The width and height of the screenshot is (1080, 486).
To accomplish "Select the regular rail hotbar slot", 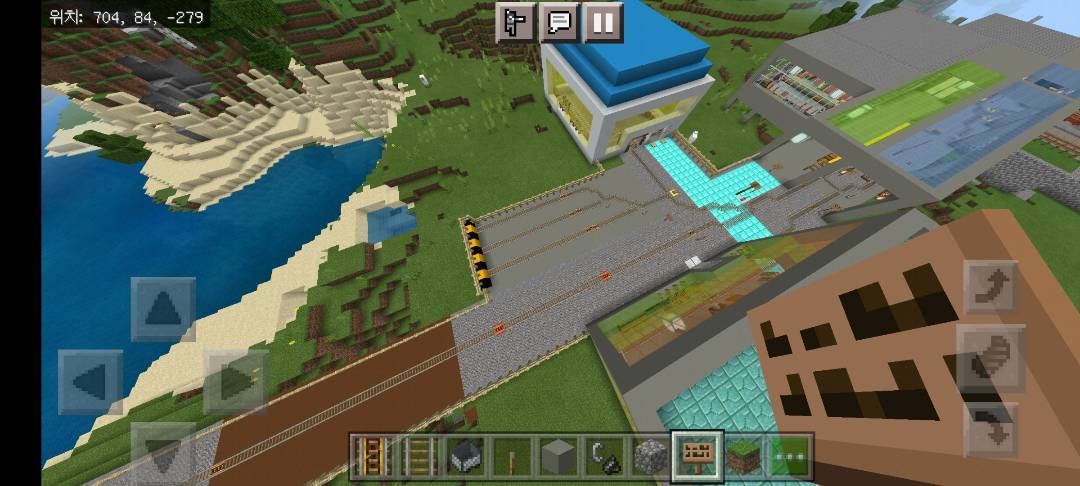I will click(418, 457).
